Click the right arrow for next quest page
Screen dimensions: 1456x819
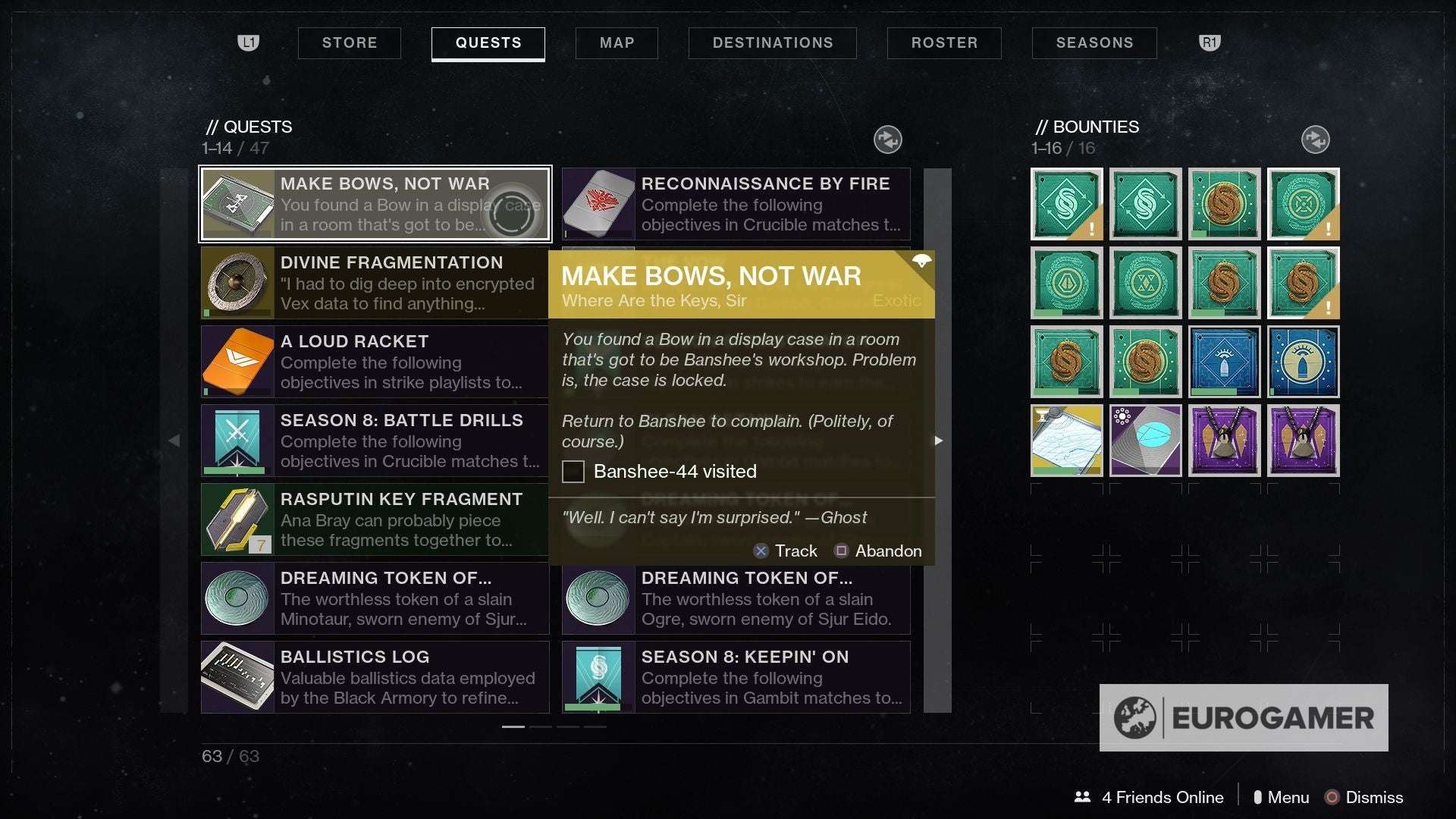click(939, 440)
